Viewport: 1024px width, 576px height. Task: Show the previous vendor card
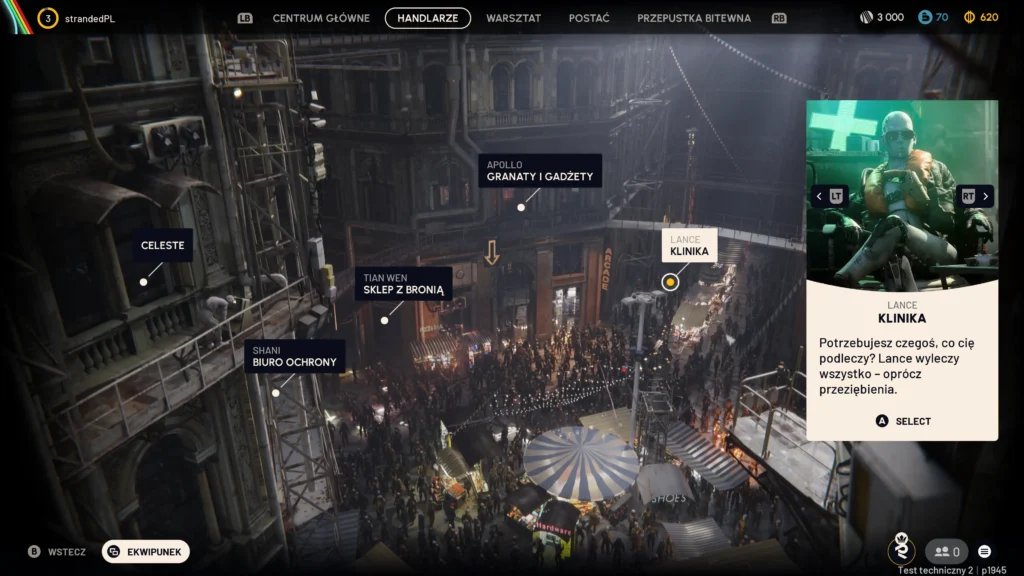pyautogui.click(x=830, y=196)
